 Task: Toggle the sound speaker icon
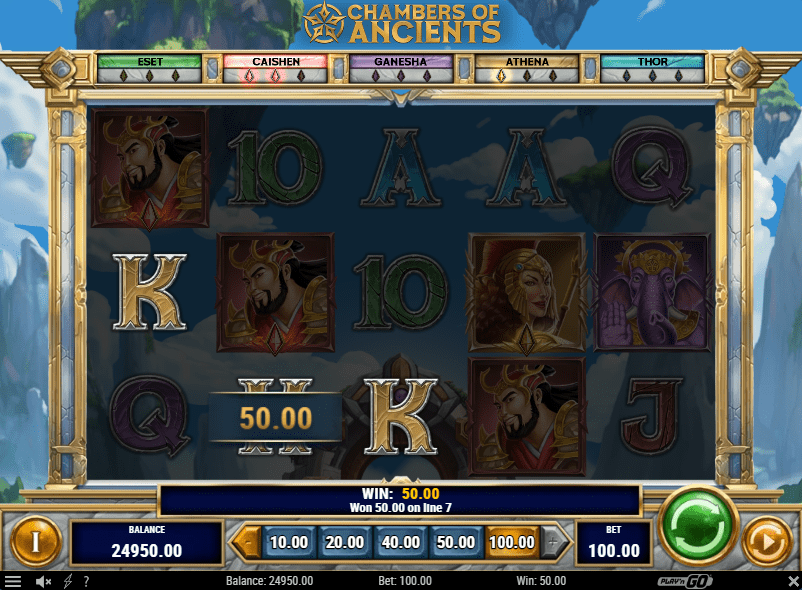[44, 581]
